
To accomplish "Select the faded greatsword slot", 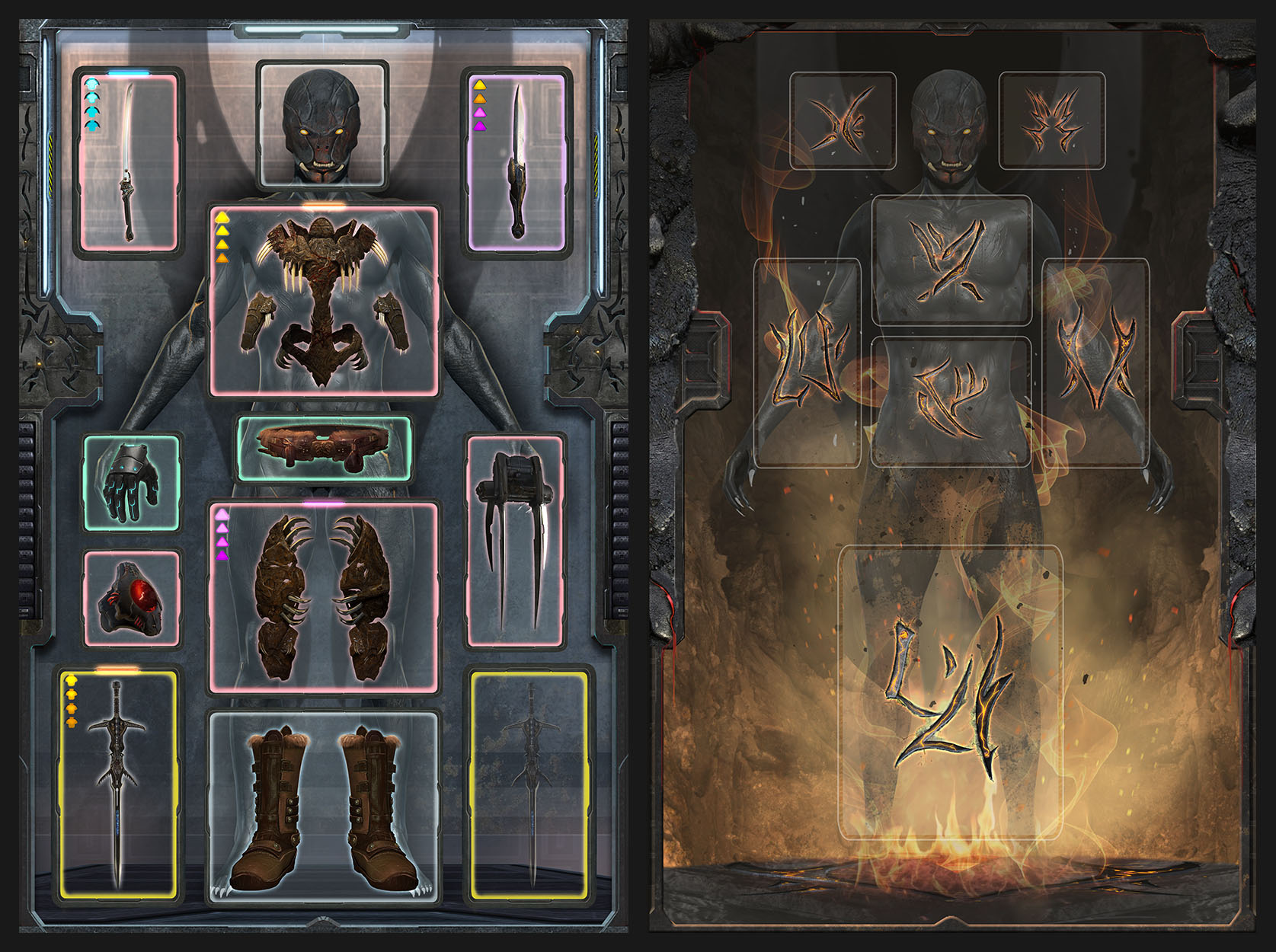I will click(531, 784).
